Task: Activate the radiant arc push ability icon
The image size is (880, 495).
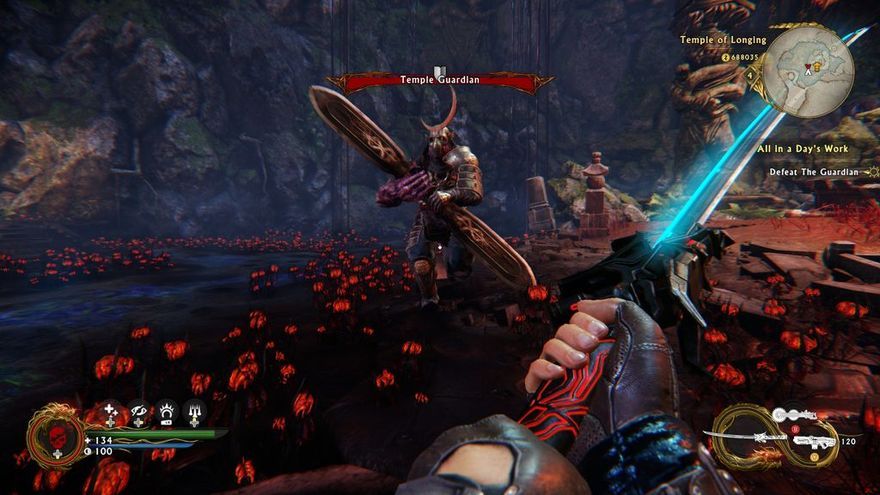Action: tap(166, 412)
